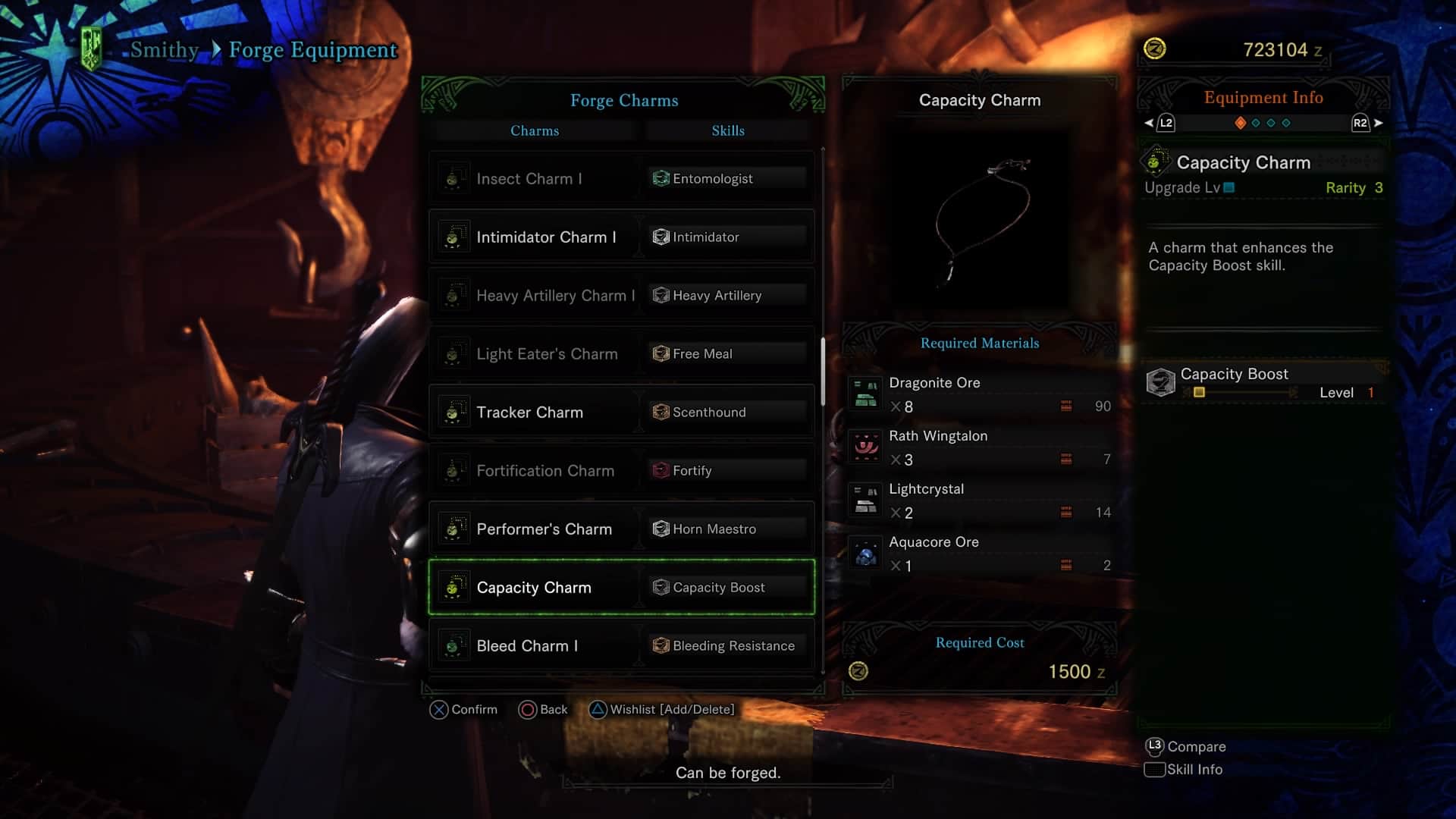Pick the Light Eater's Charm row
This screenshot has height=819, width=1456.
click(621, 354)
